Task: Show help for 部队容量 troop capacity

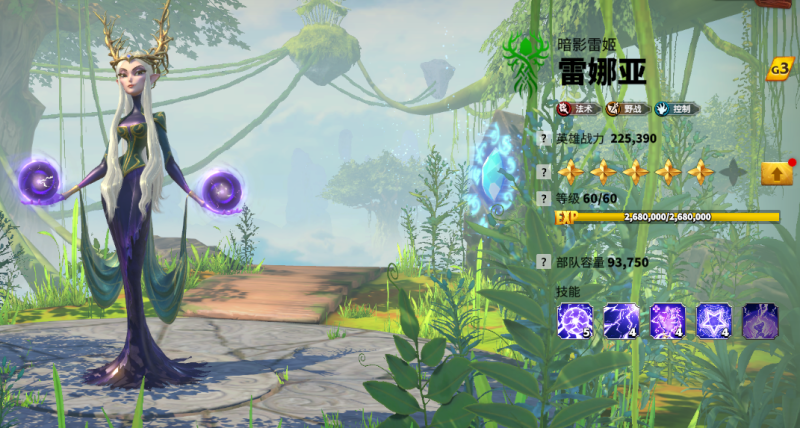Action: (x=543, y=262)
